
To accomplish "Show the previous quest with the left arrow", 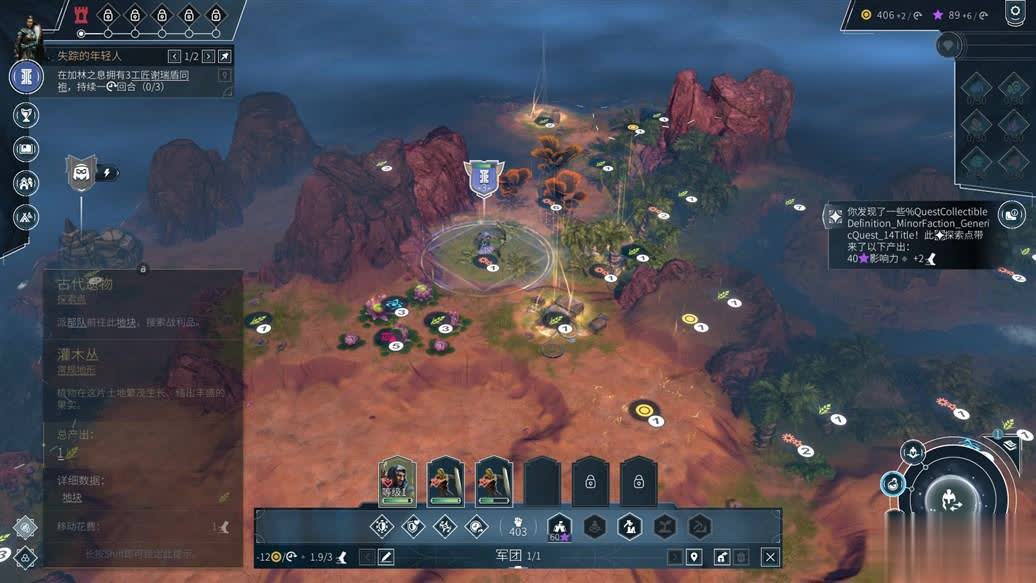I will tap(175, 56).
